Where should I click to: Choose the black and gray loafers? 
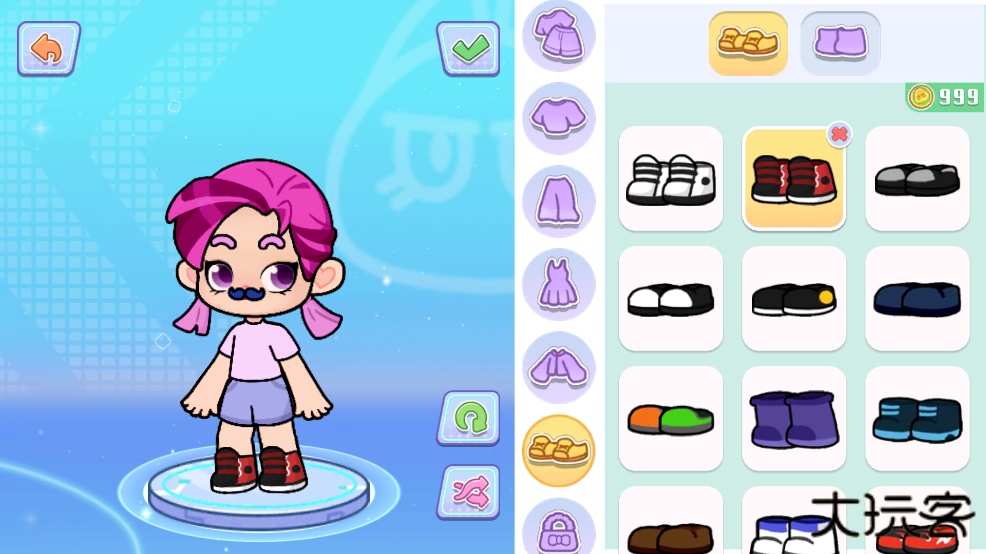[x=917, y=179]
